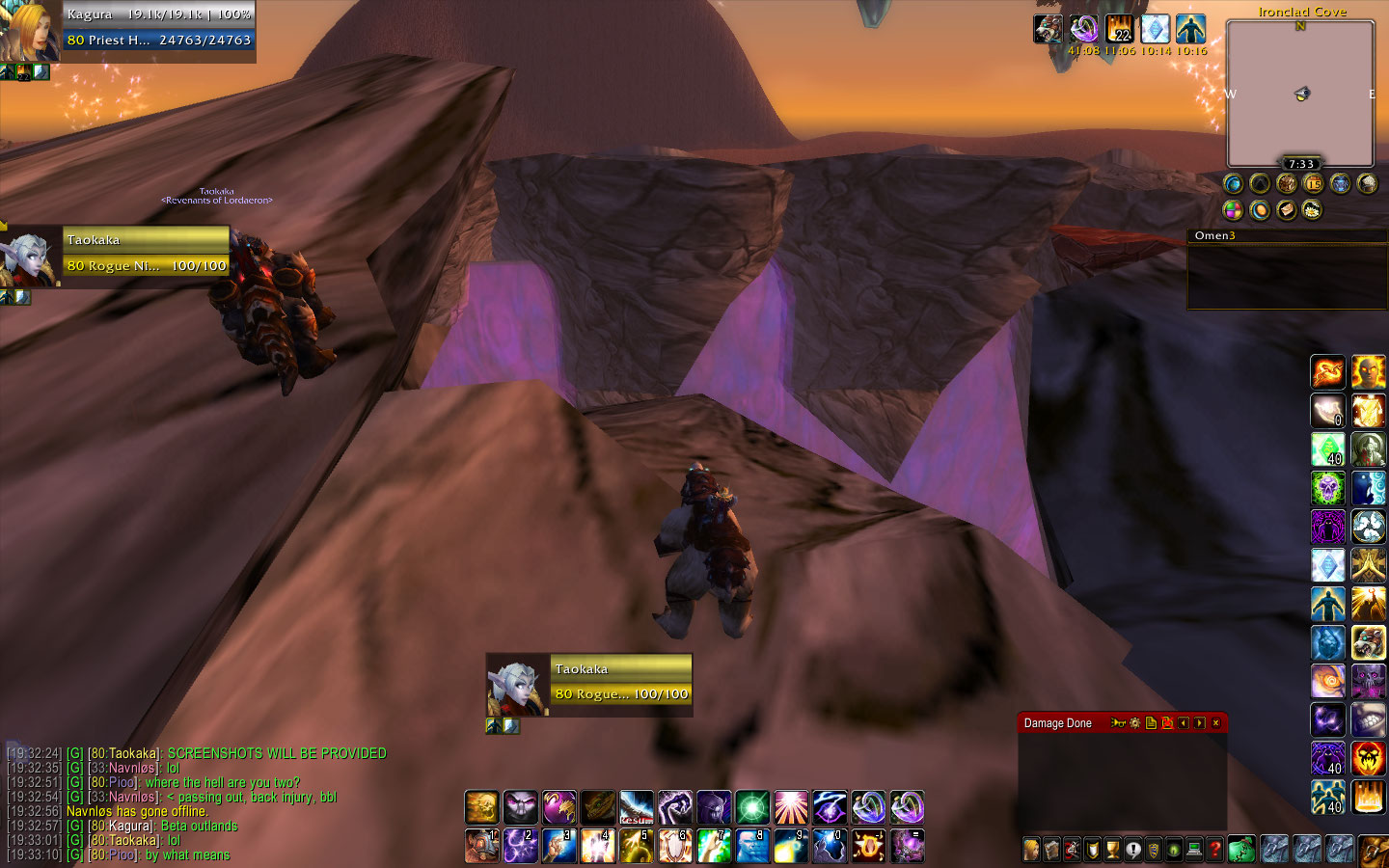Open the Damage Done meter's gear settings
1389x868 pixels.
[x=1134, y=723]
